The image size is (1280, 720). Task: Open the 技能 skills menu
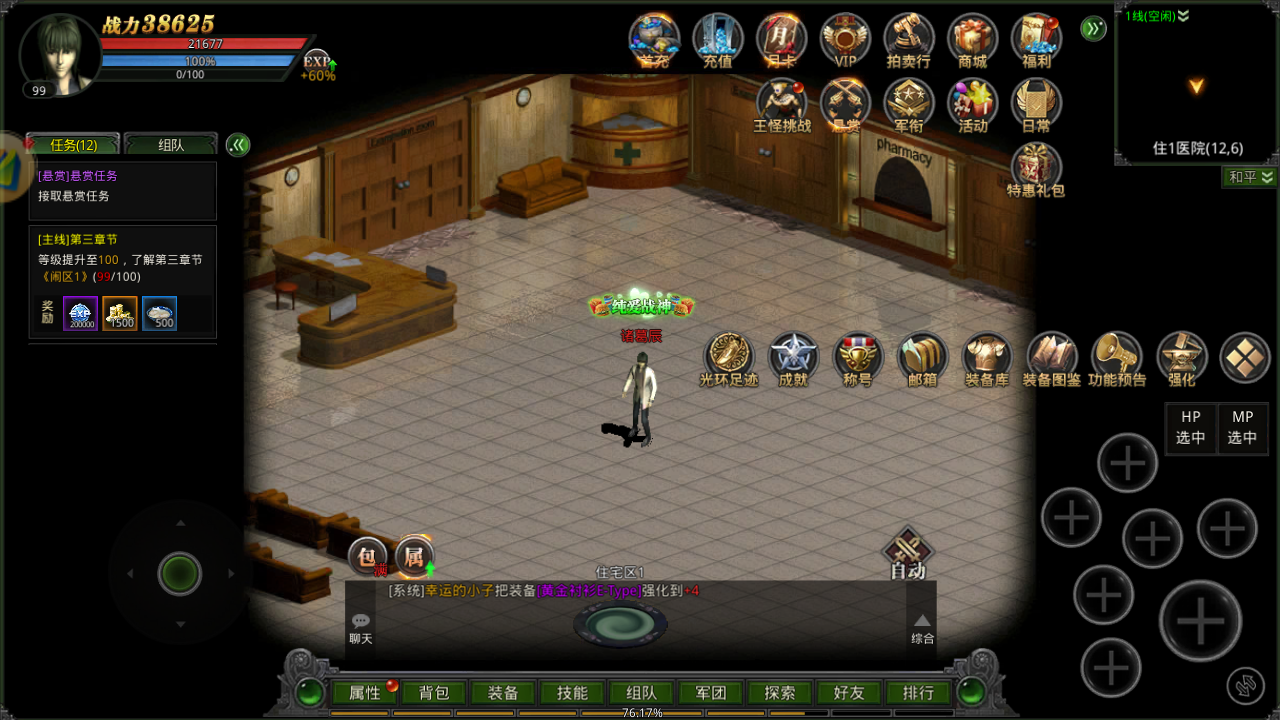[572, 692]
